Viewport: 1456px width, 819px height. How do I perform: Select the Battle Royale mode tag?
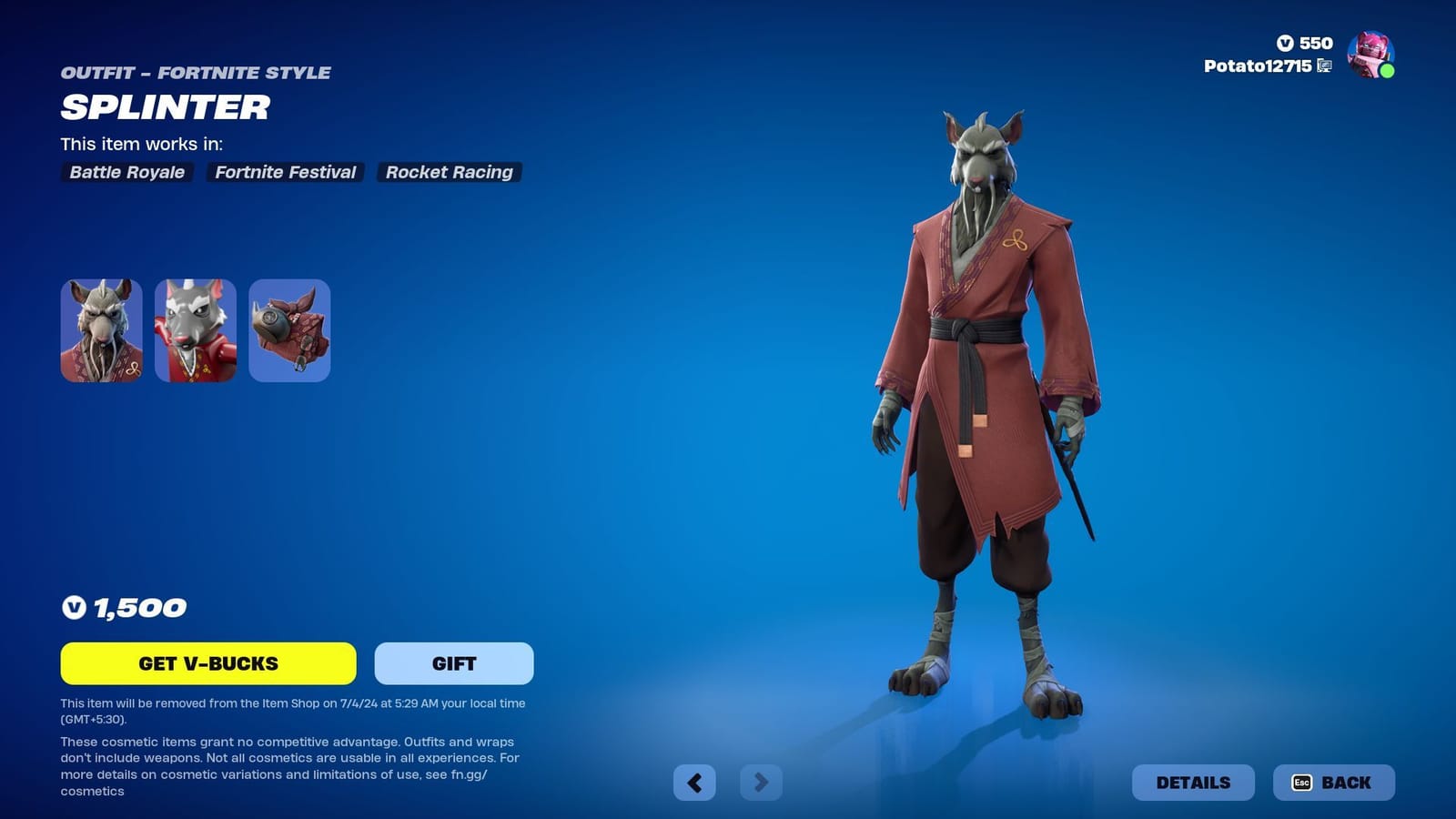click(126, 172)
